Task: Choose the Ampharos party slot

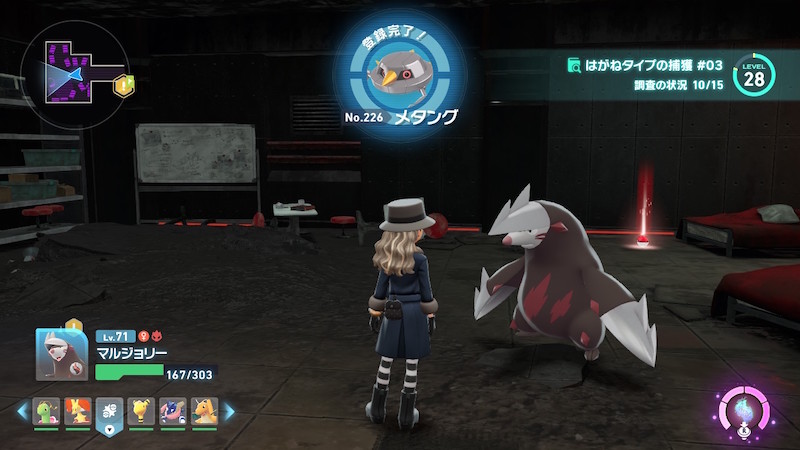Action: [141, 411]
